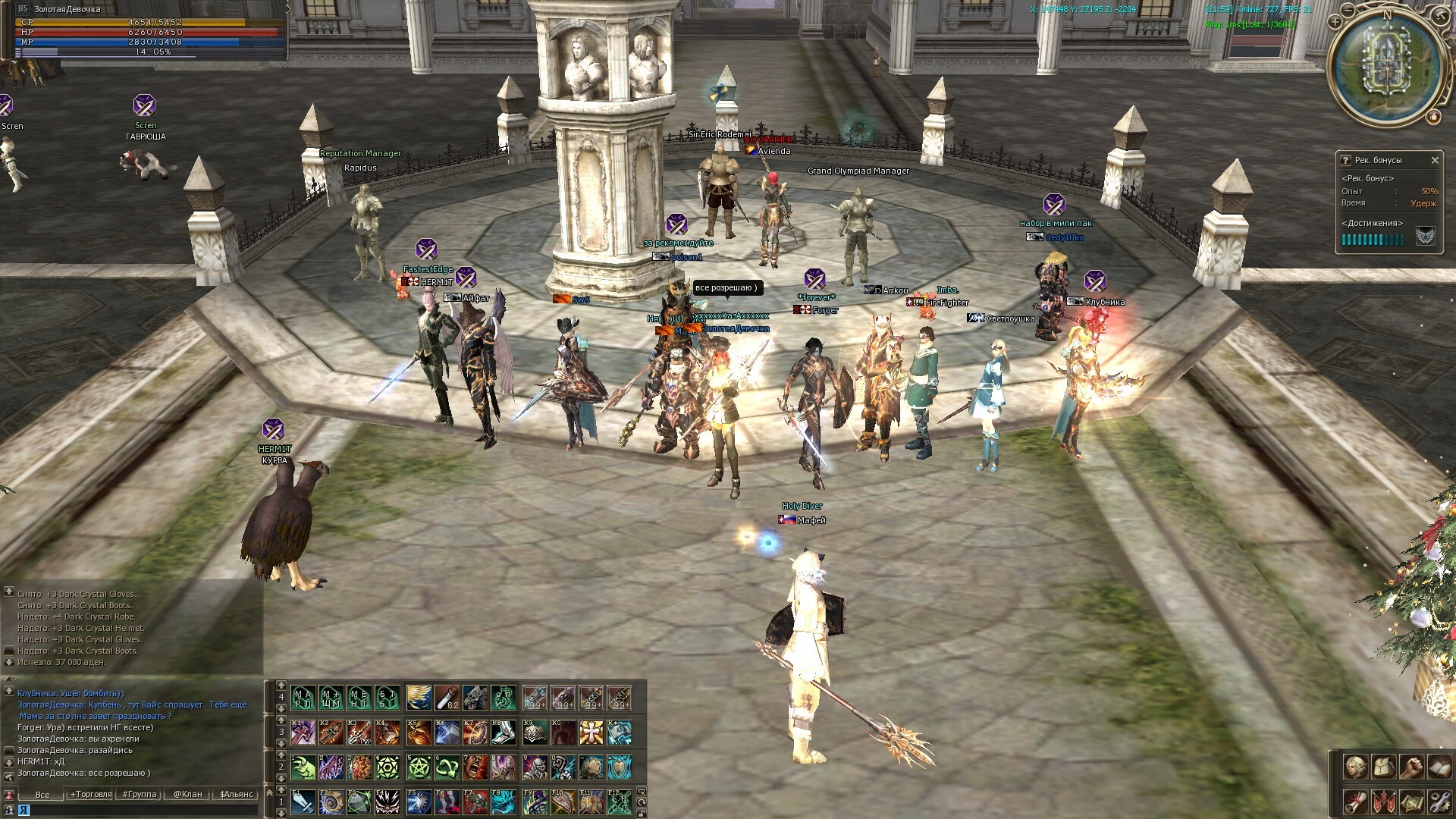Show the Все chat tab
Viewport: 1456px width, 819px height.
(x=42, y=794)
